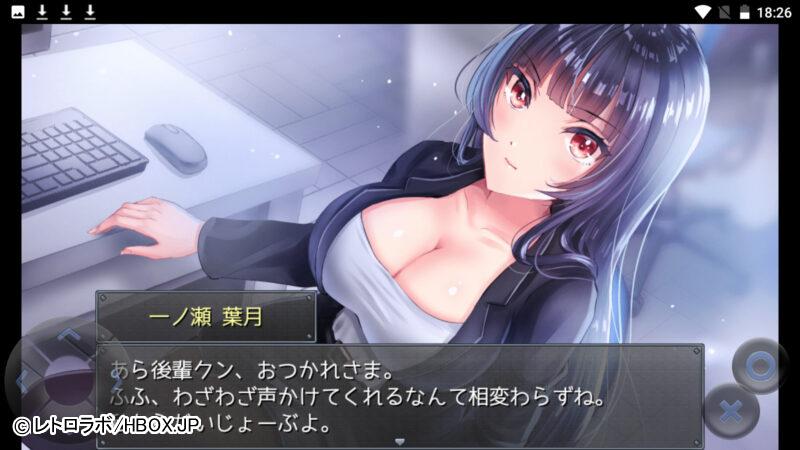Tap the virtual d-pad left arrow

click(22, 380)
